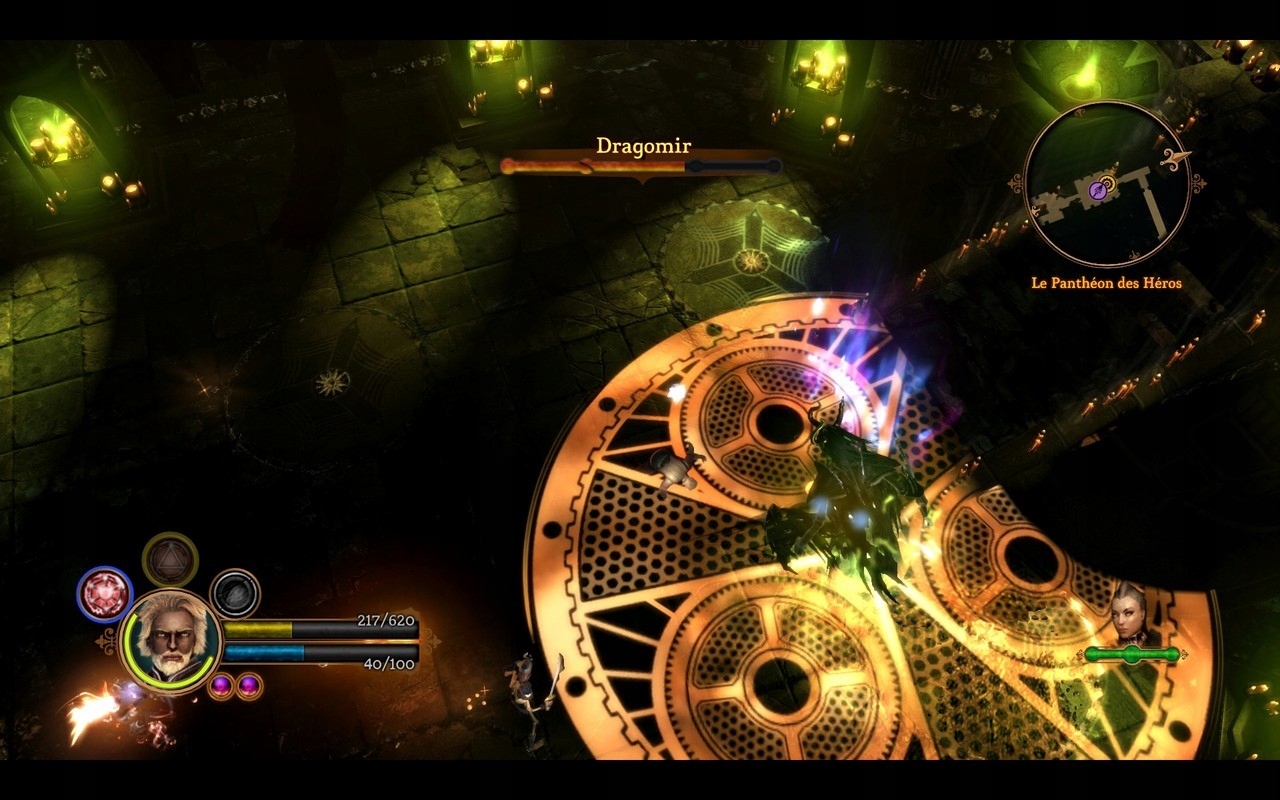
Task: Open the circular minimap
Action: (1106, 185)
